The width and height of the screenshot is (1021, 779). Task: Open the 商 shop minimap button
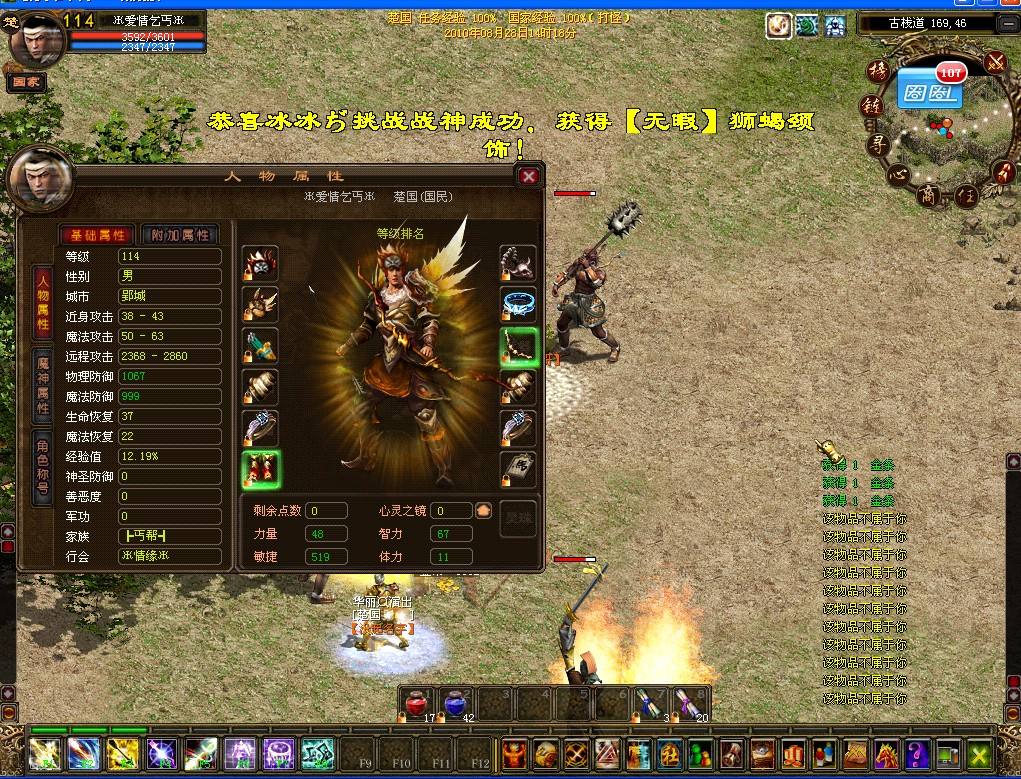930,194
